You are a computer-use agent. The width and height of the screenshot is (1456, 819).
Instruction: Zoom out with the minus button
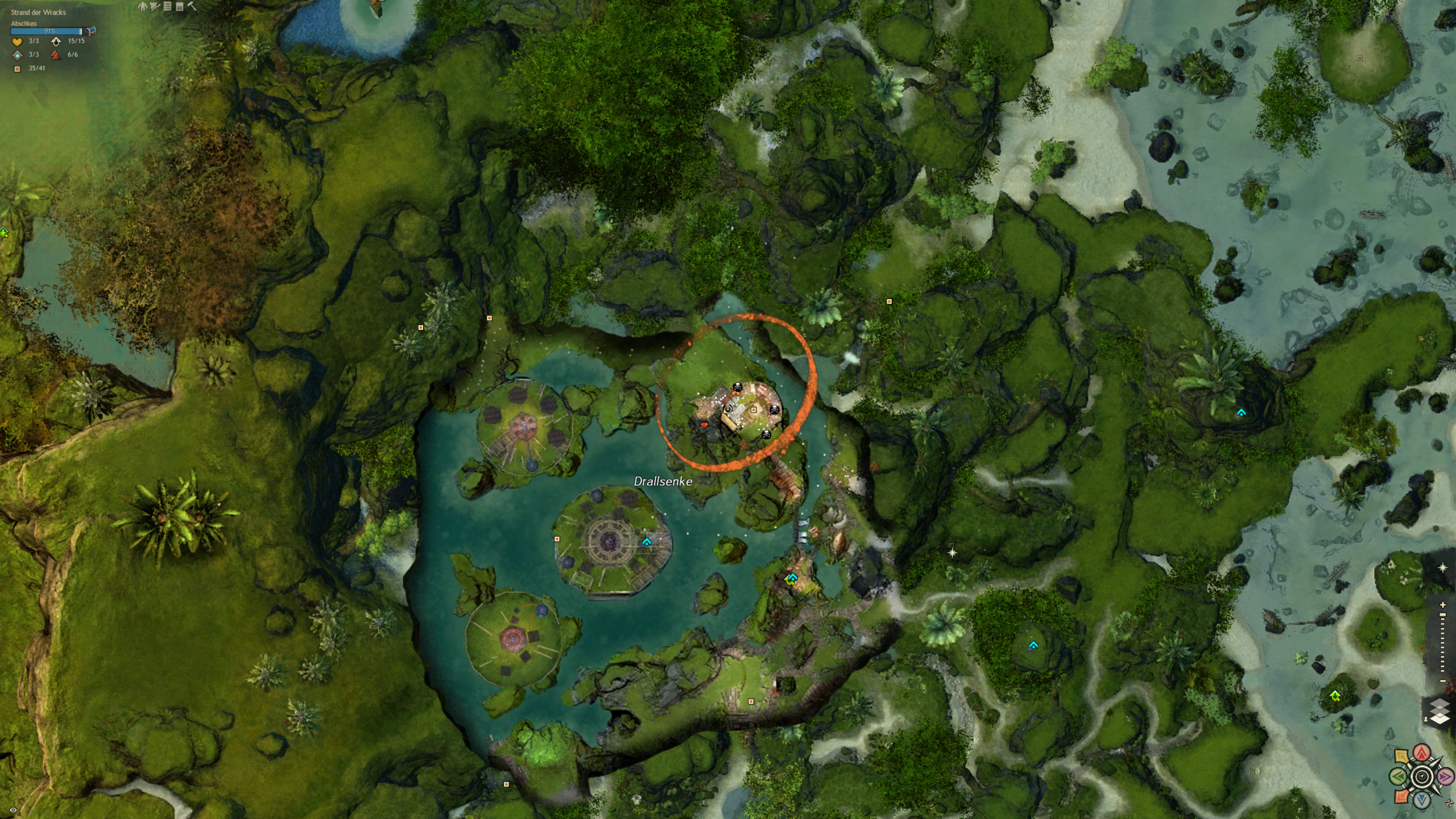[1442, 681]
